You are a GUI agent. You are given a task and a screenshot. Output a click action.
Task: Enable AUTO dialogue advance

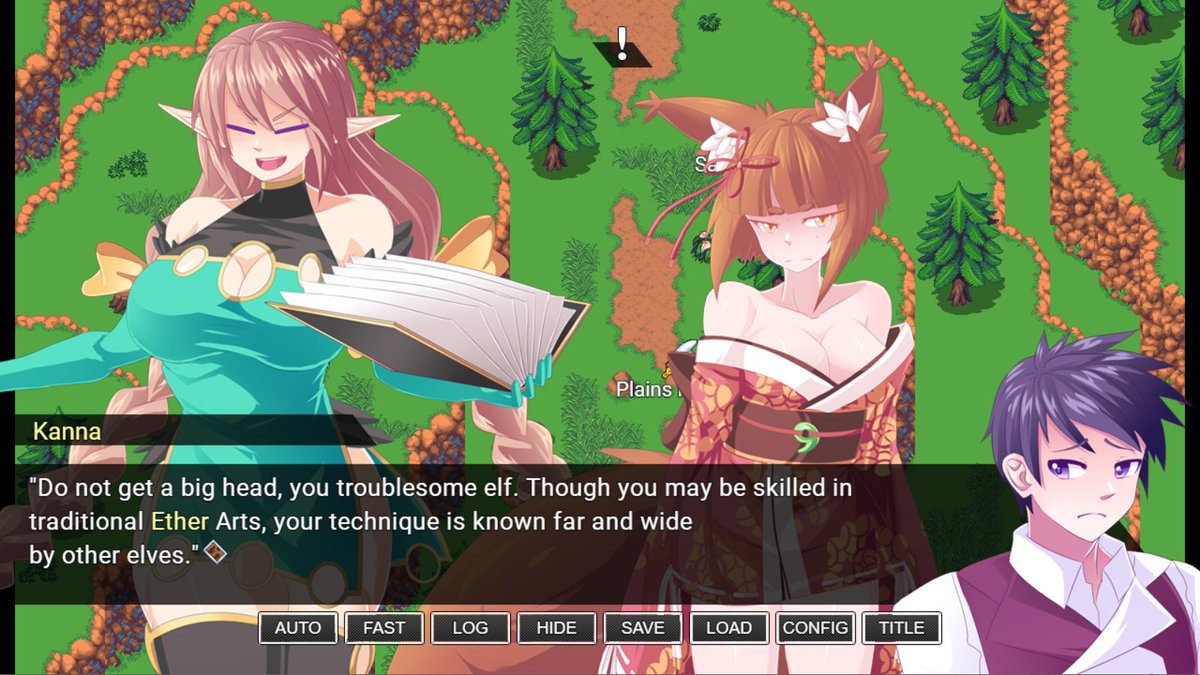click(298, 628)
